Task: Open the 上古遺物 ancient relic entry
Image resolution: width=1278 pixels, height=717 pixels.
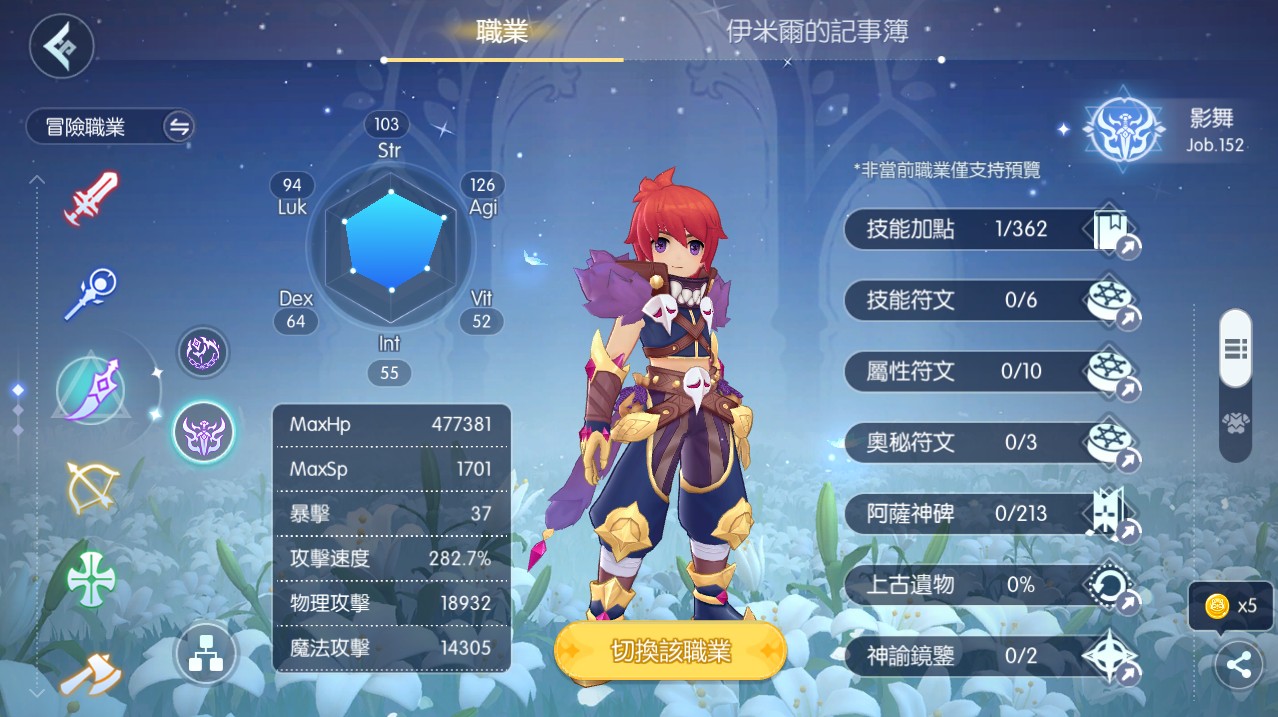Action: [990, 585]
